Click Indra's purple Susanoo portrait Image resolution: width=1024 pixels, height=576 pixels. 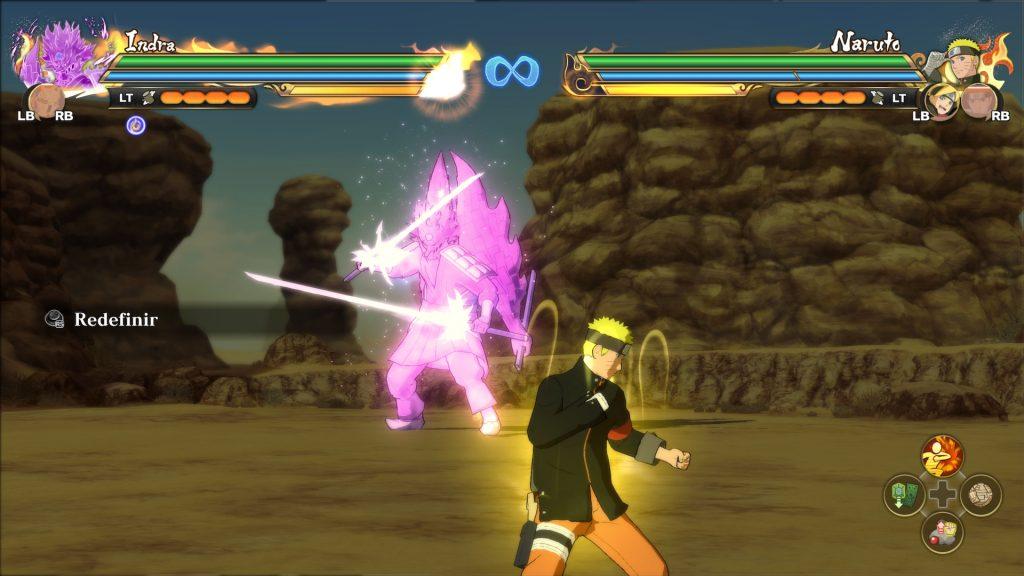click(55, 57)
